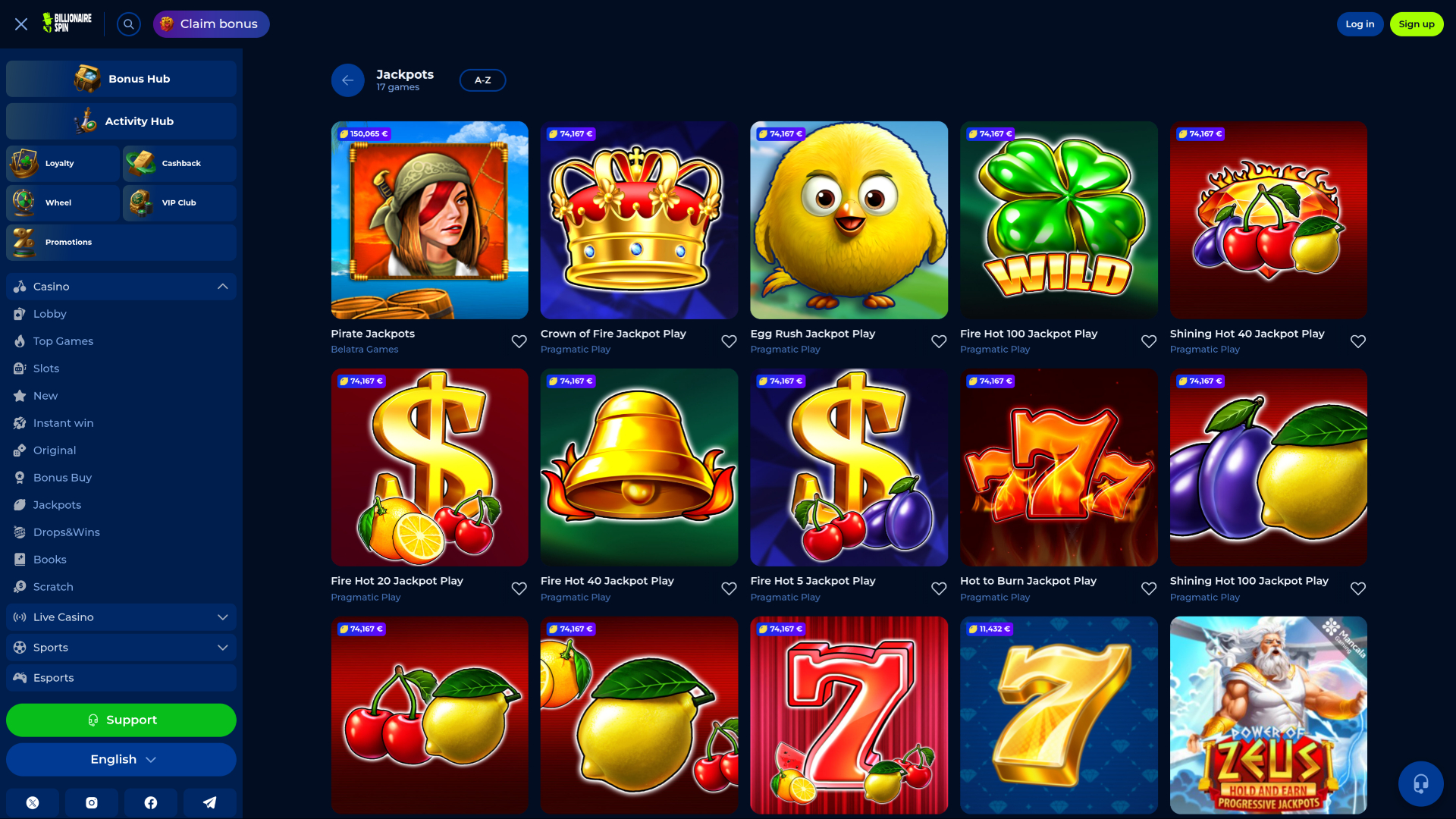The width and height of the screenshot is (1456, 819).
Task: Open the Telegram social icon at bottom left
Action: coord(210,802)
